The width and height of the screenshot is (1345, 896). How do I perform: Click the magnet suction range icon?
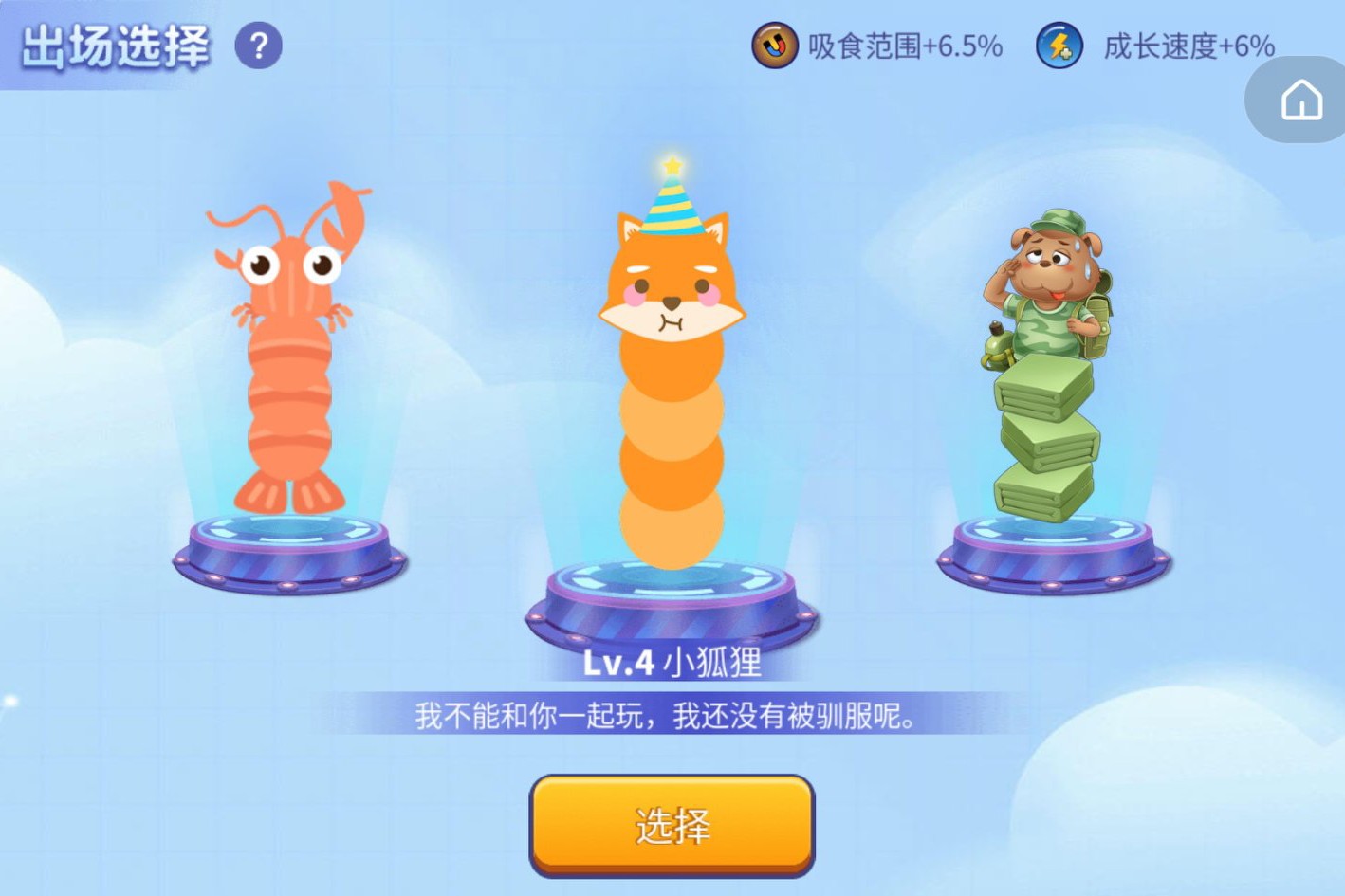(774, 46)
